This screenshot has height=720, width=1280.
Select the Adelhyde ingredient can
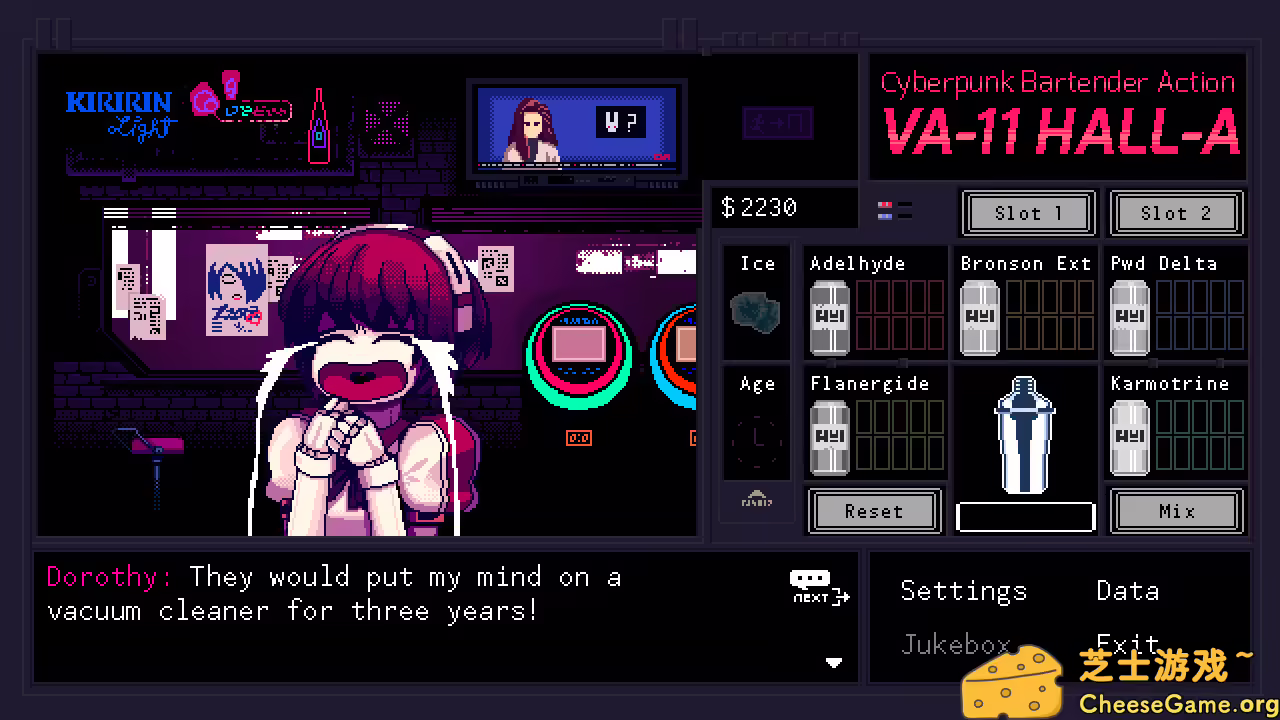tap(829, 315)
